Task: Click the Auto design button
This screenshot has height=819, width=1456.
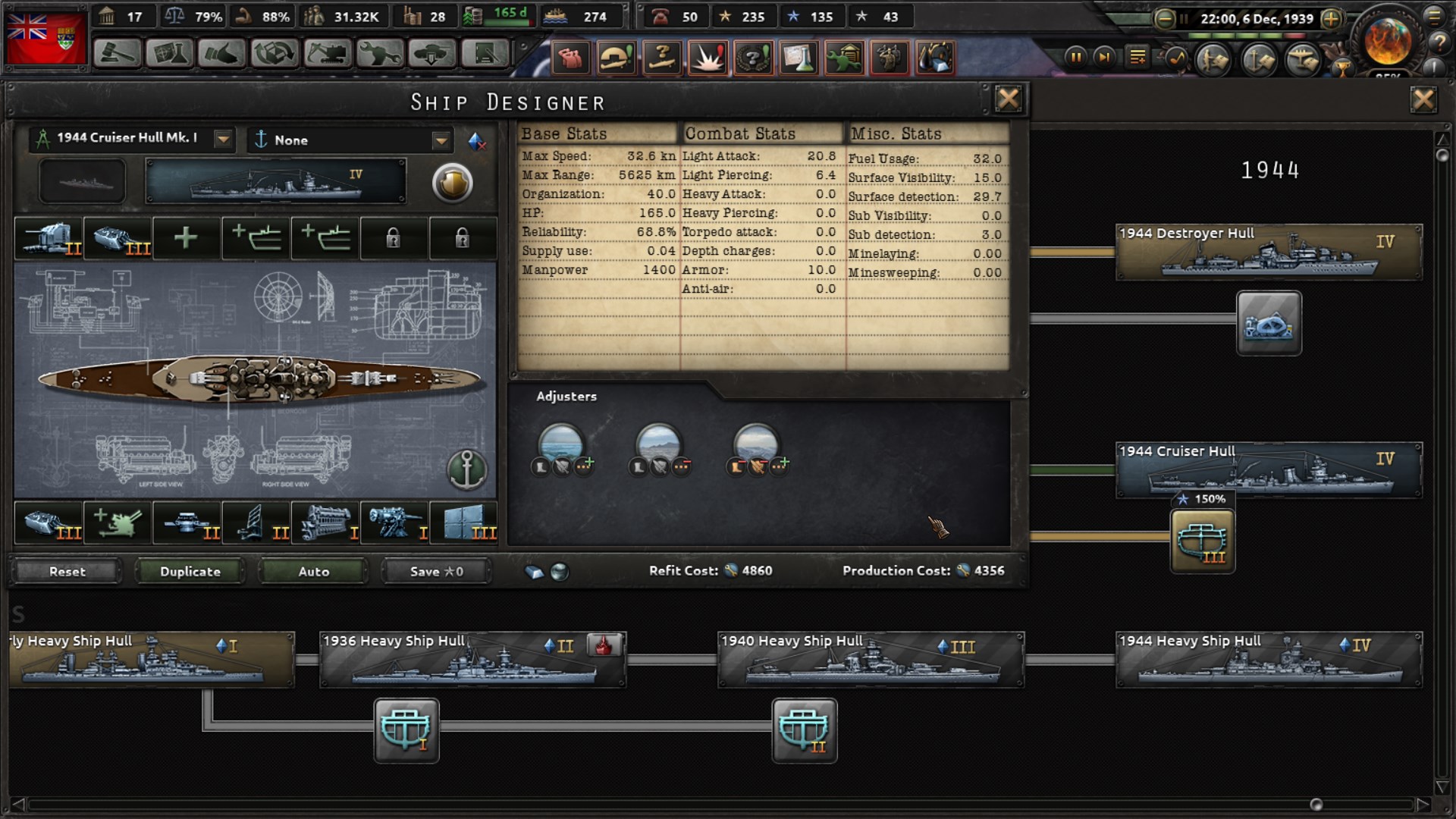Action: [312, 571]
